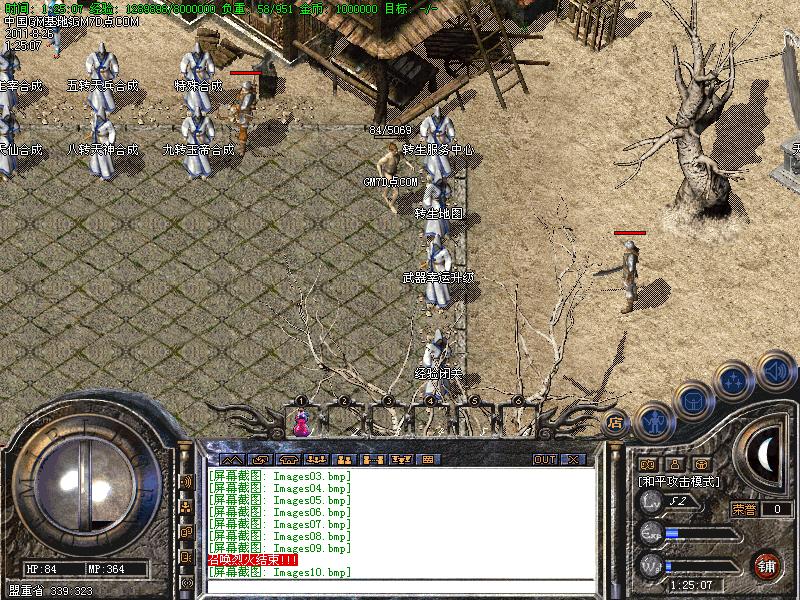Screen dimensions: 800x600
Task: Close the game with the X button
Action: 573,459
